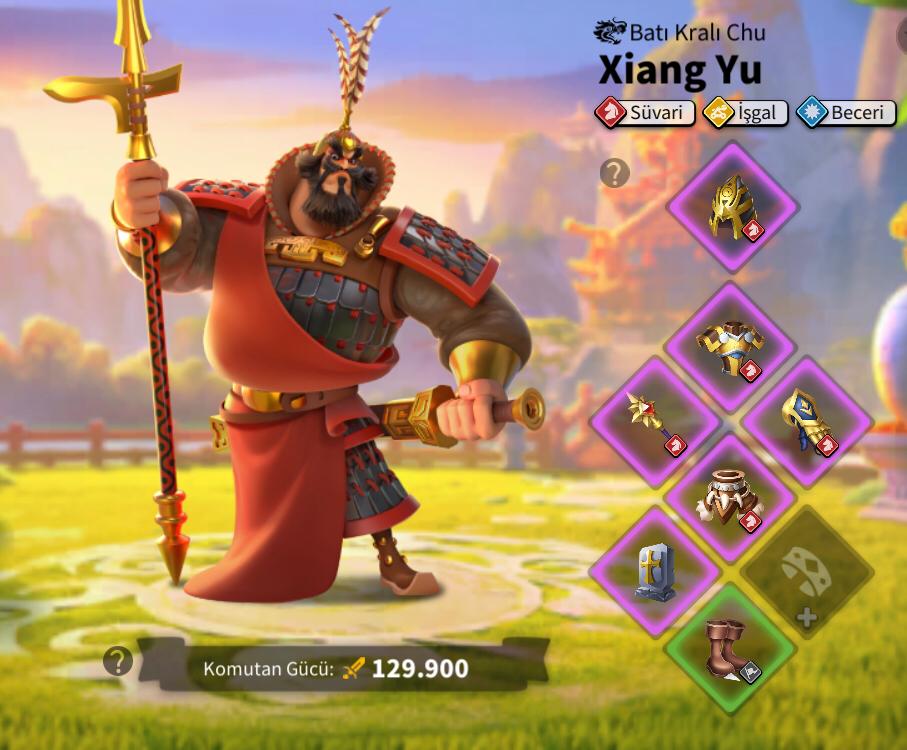Open the equipment help question mark
This screenshot has height=750, width=907.
point(614,173)
